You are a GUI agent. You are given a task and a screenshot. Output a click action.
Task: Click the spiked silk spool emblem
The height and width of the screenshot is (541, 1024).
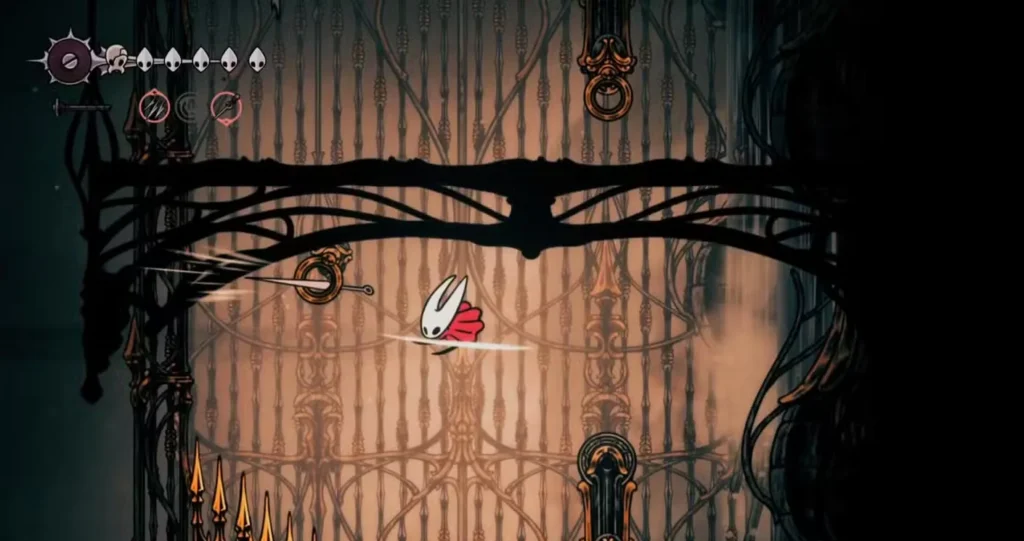tap(69, 60)
